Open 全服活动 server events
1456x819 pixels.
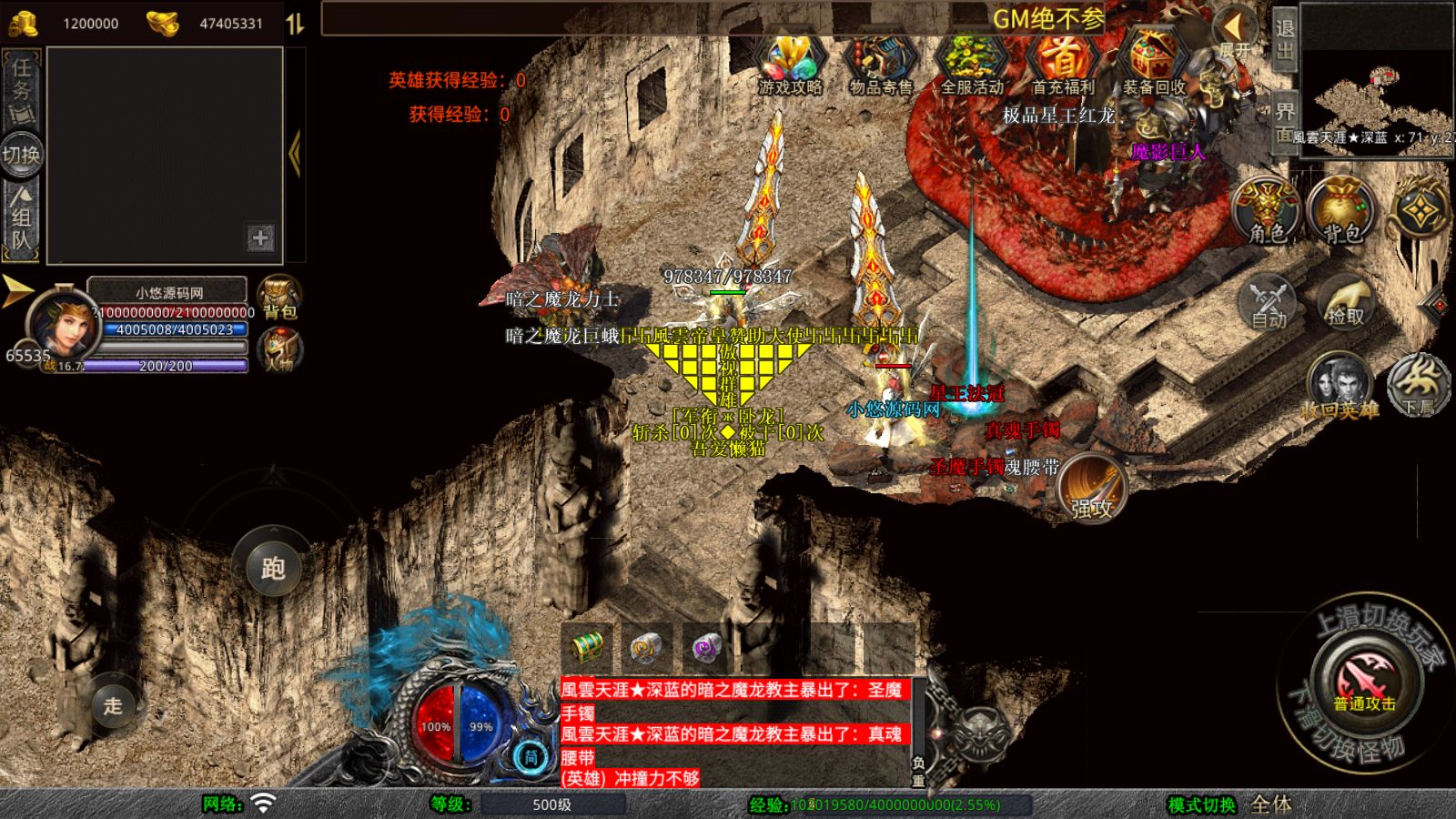point(971,64)
